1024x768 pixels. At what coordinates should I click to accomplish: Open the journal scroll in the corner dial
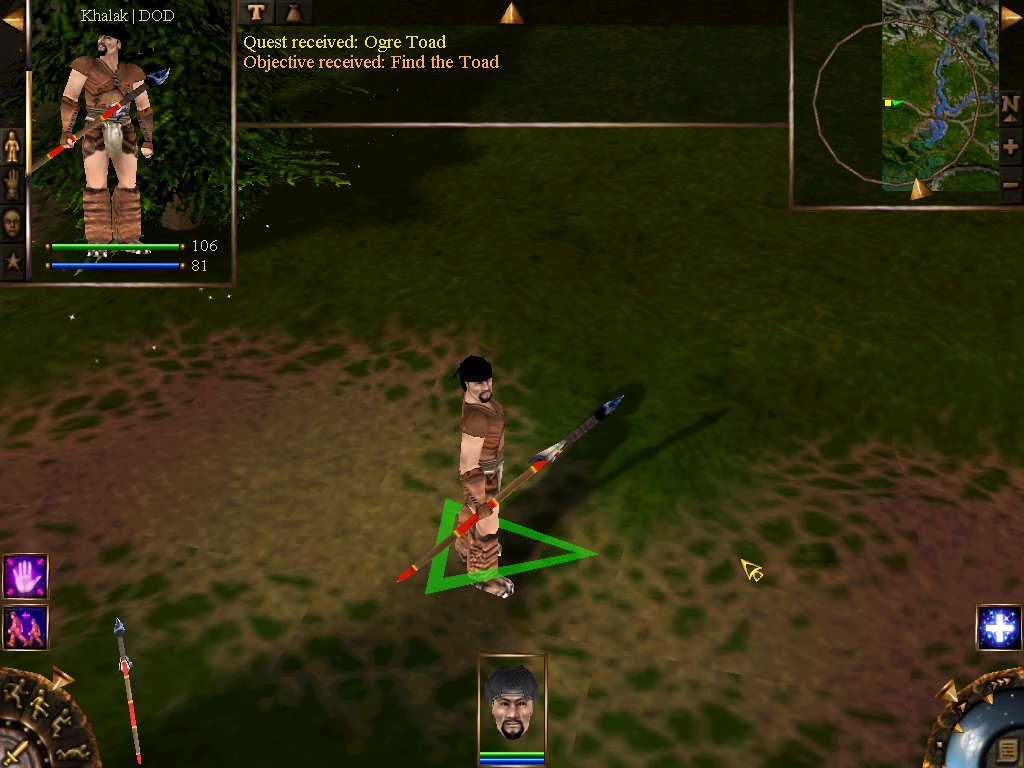click(1007, 749)
